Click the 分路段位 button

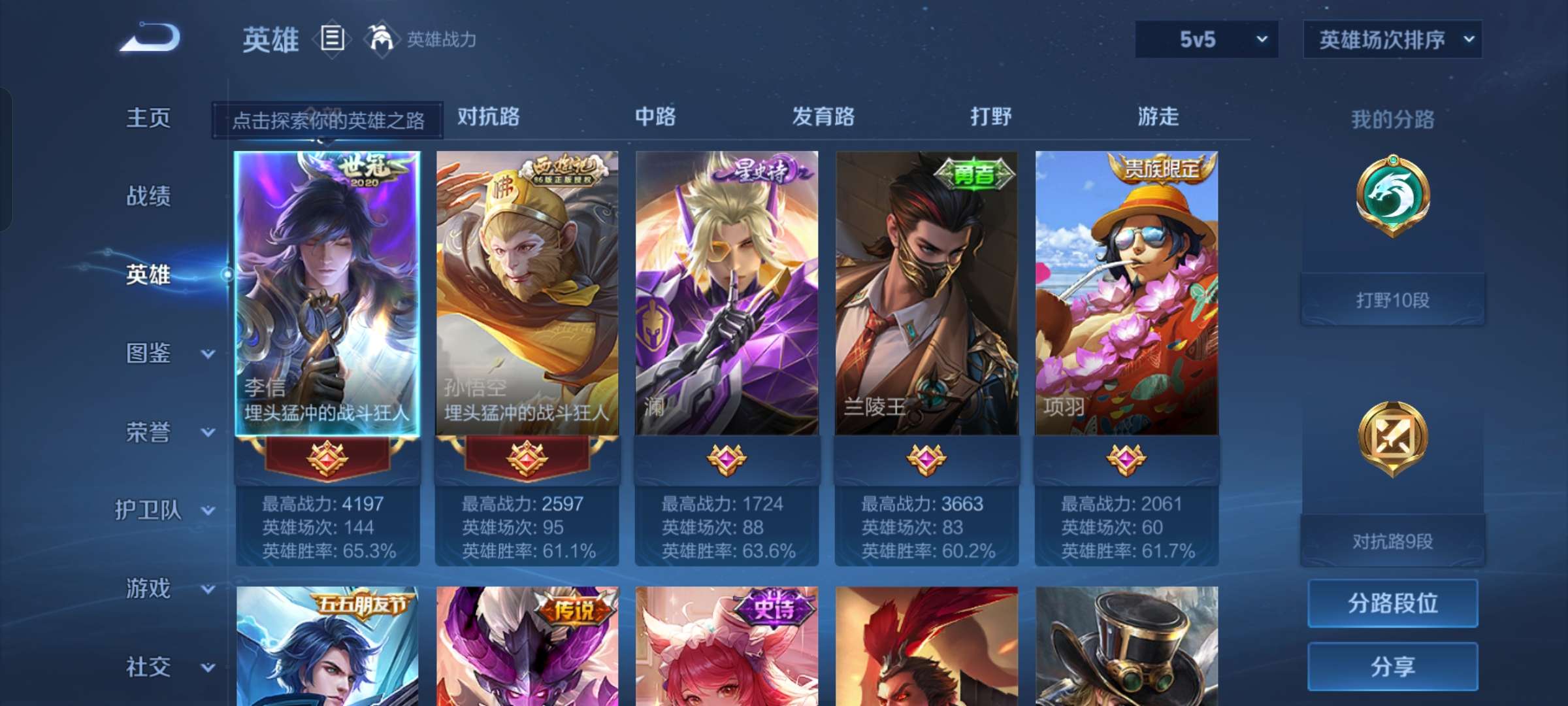(1392, 603)
